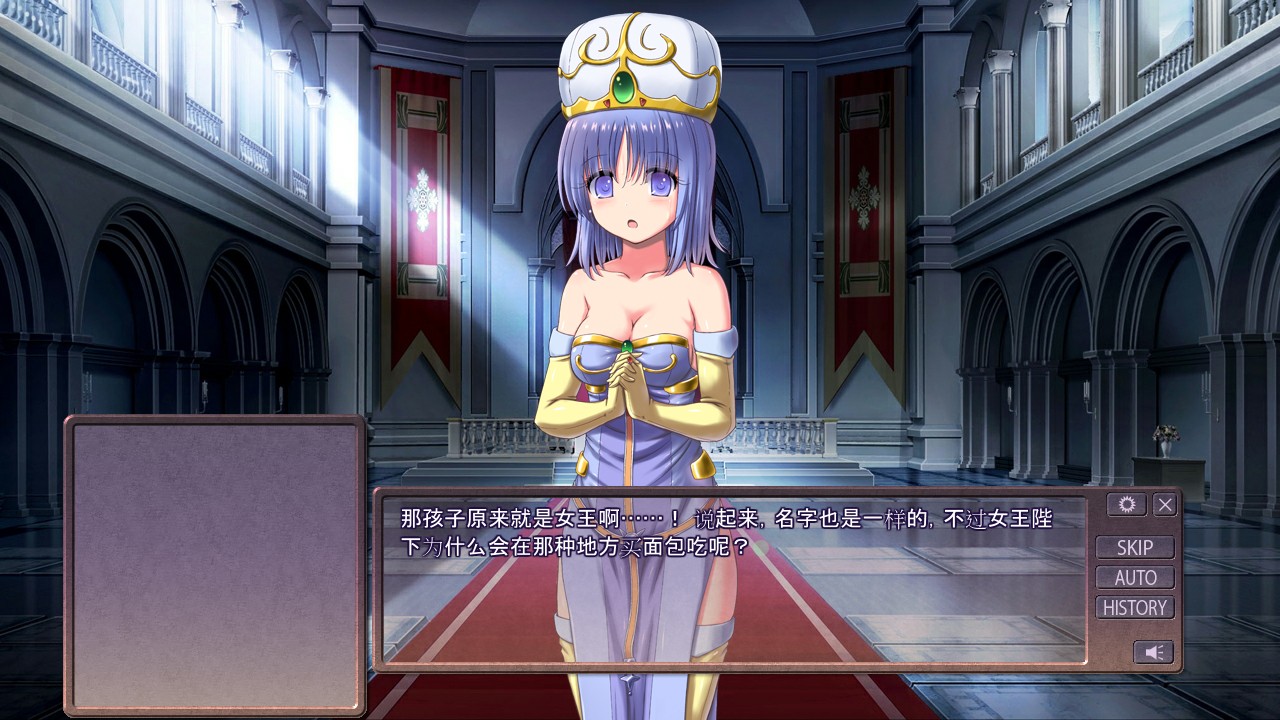Close the dialogue box with X
Viewport: 1280px width, 720px height.
point(1165,505)
